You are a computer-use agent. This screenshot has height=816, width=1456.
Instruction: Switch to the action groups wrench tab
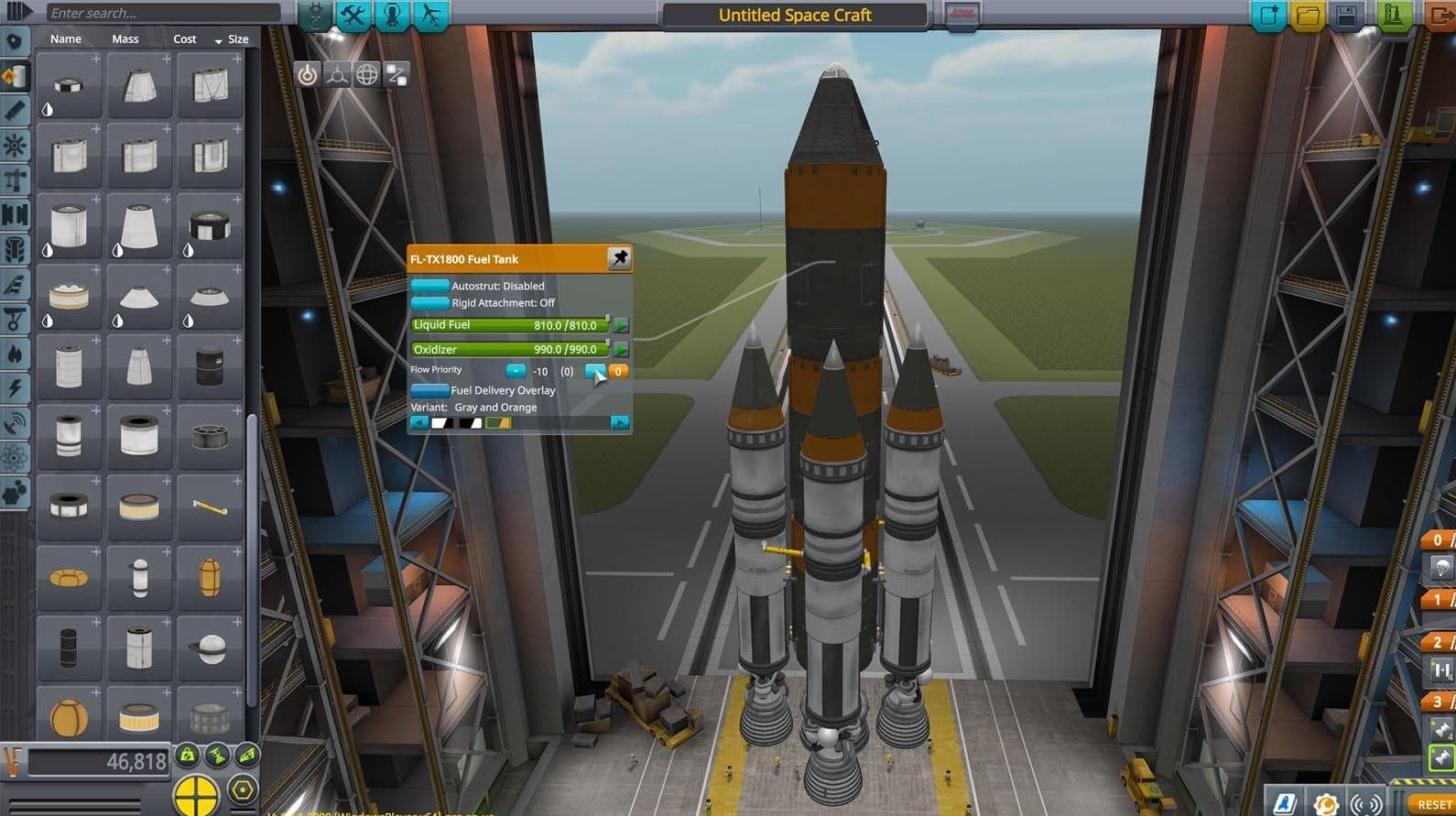click(x=353, y=16)
